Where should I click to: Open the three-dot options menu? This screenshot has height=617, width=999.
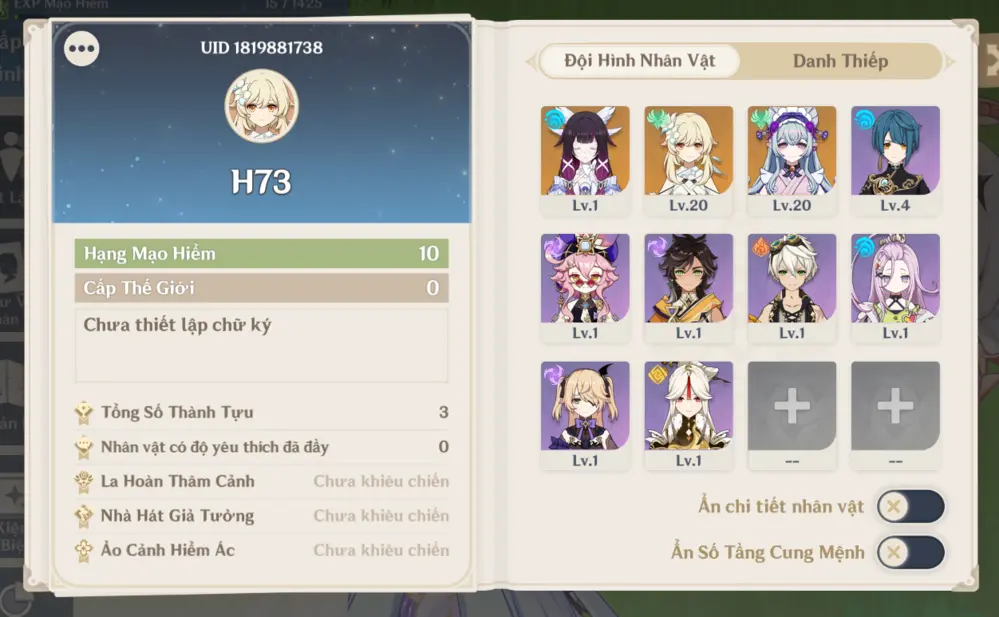tap(81, 48)
